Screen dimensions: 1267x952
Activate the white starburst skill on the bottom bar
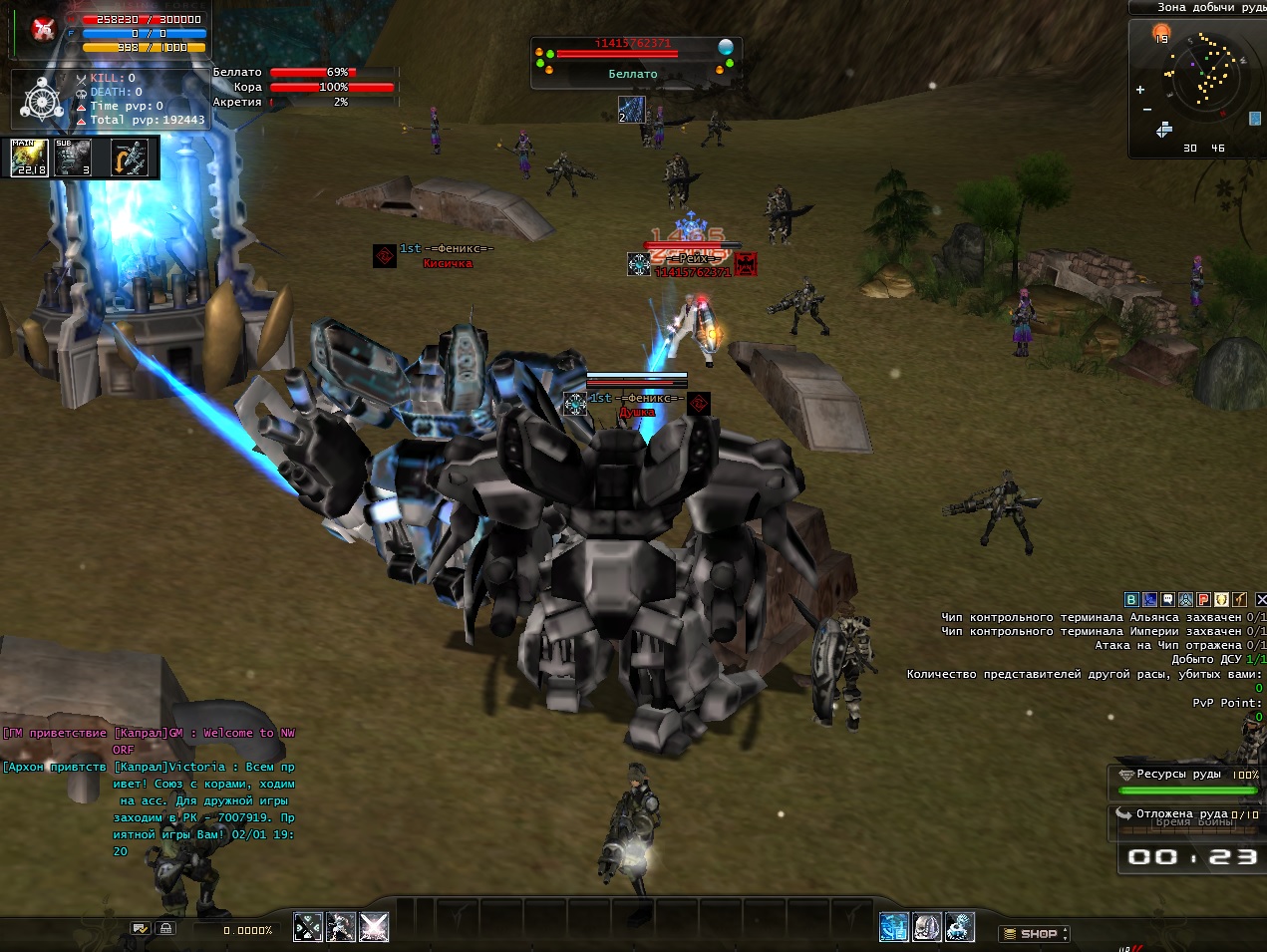(x=374, y=927)
